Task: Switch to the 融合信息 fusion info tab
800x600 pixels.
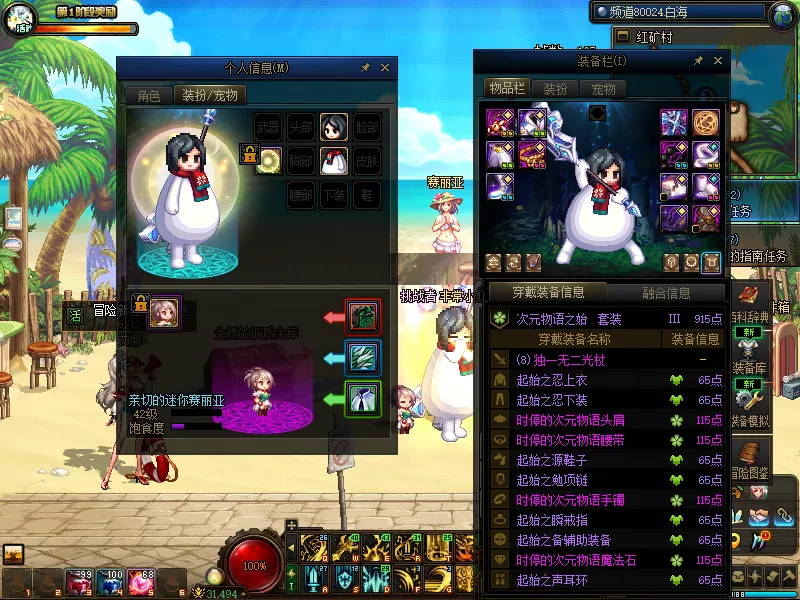Action: point(664,292)
